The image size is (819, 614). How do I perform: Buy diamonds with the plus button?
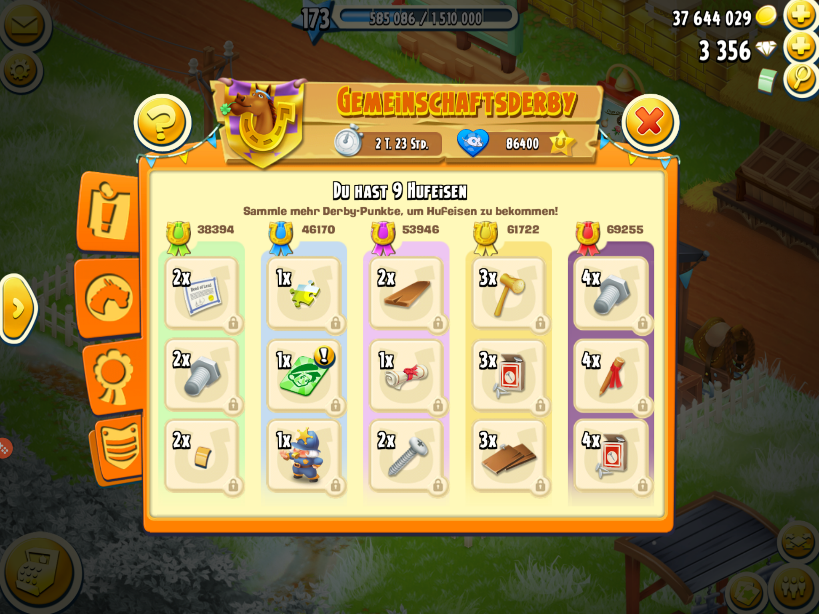(x=801, y=47)
